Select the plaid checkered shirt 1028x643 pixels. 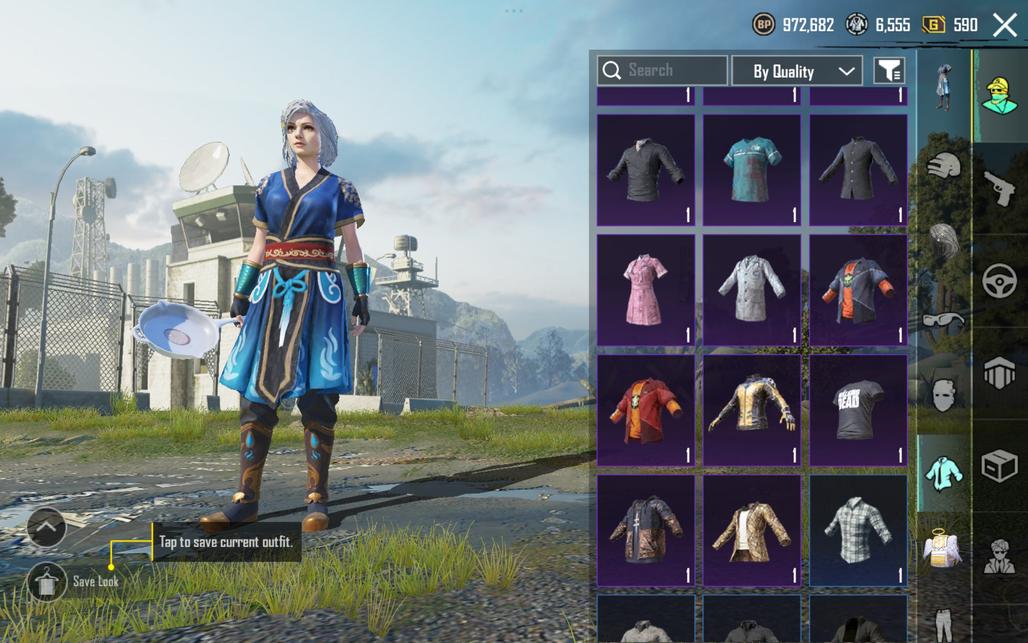coord(857,529)
